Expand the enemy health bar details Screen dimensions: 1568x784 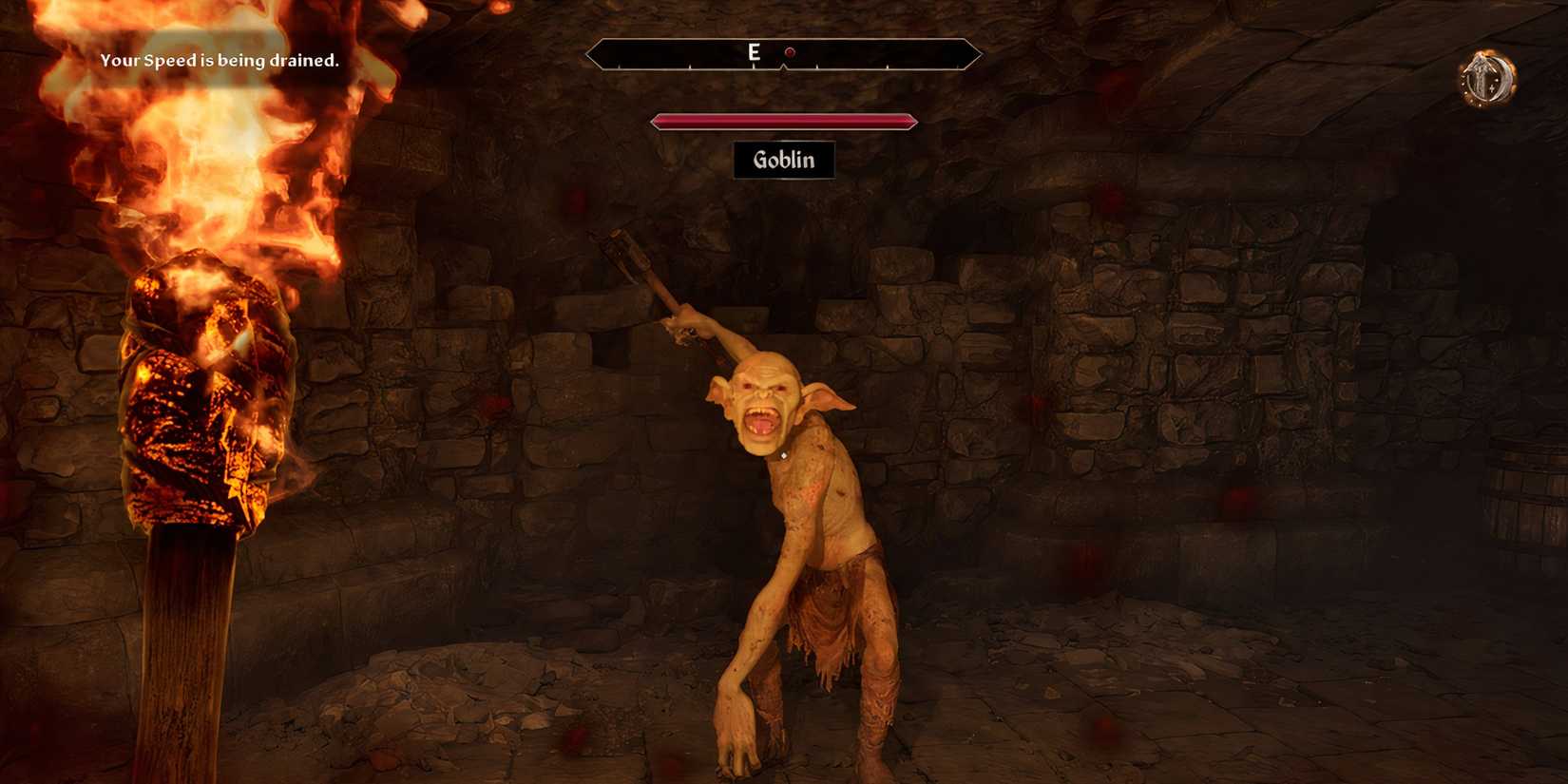click(x=783, y=121)
